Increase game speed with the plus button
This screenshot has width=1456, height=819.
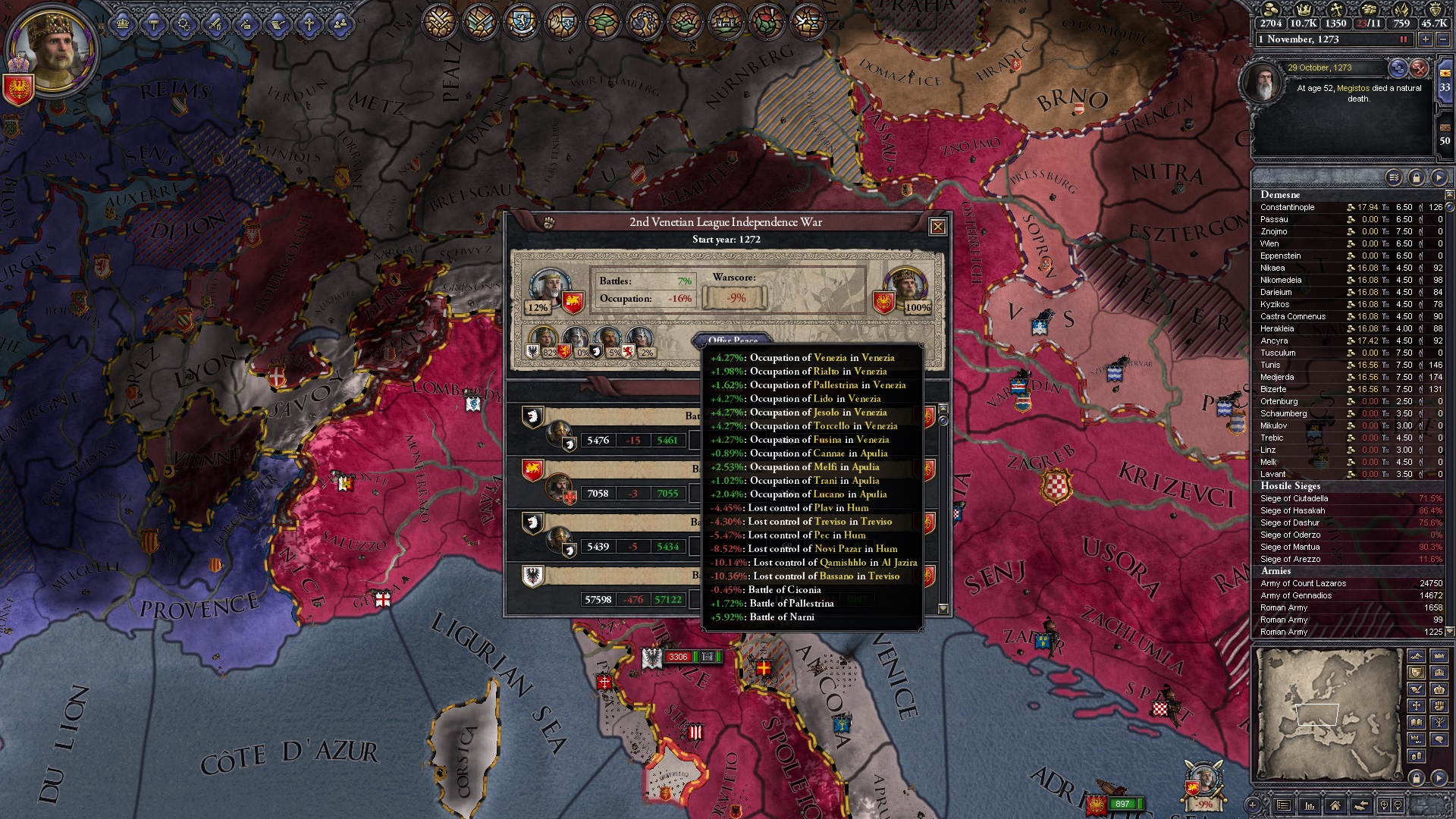coord(1426,39)
